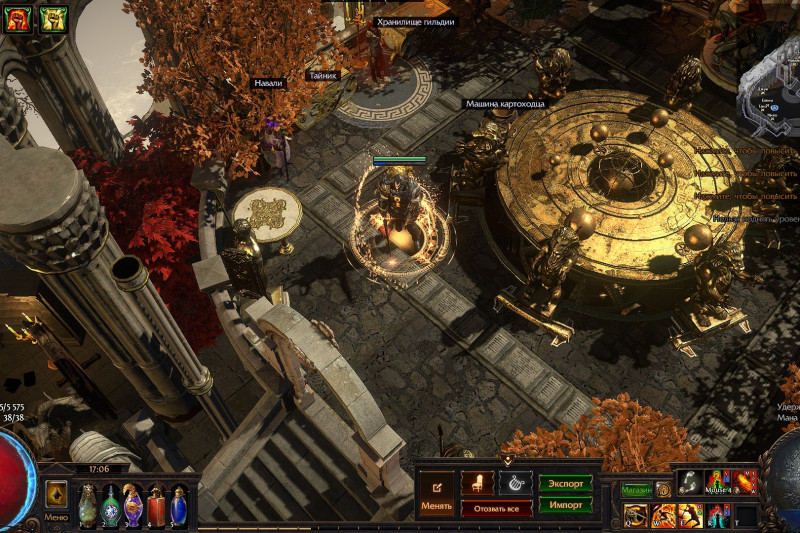800x533 pixels.
Task: Activate the skill bound to W
Action: (x=664, y=516)
